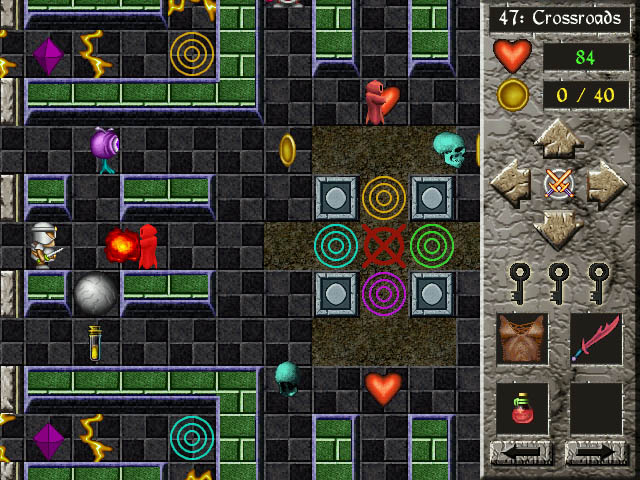Click the up arrow movement button
Viewport: 640px width, 480px height.
tap(558, 138)
